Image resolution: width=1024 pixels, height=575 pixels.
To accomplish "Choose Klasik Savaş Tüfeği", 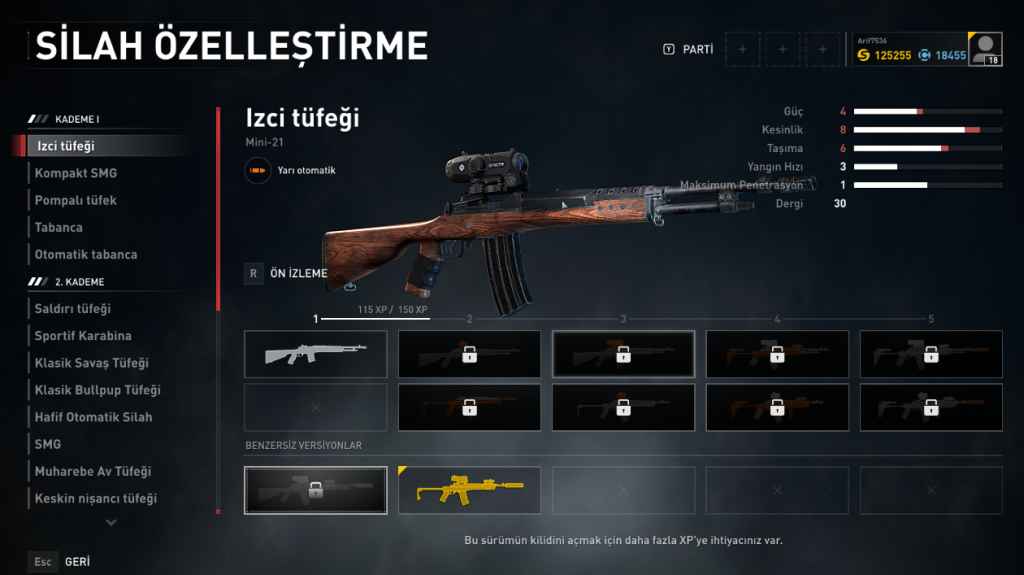I will pos(91,363).
